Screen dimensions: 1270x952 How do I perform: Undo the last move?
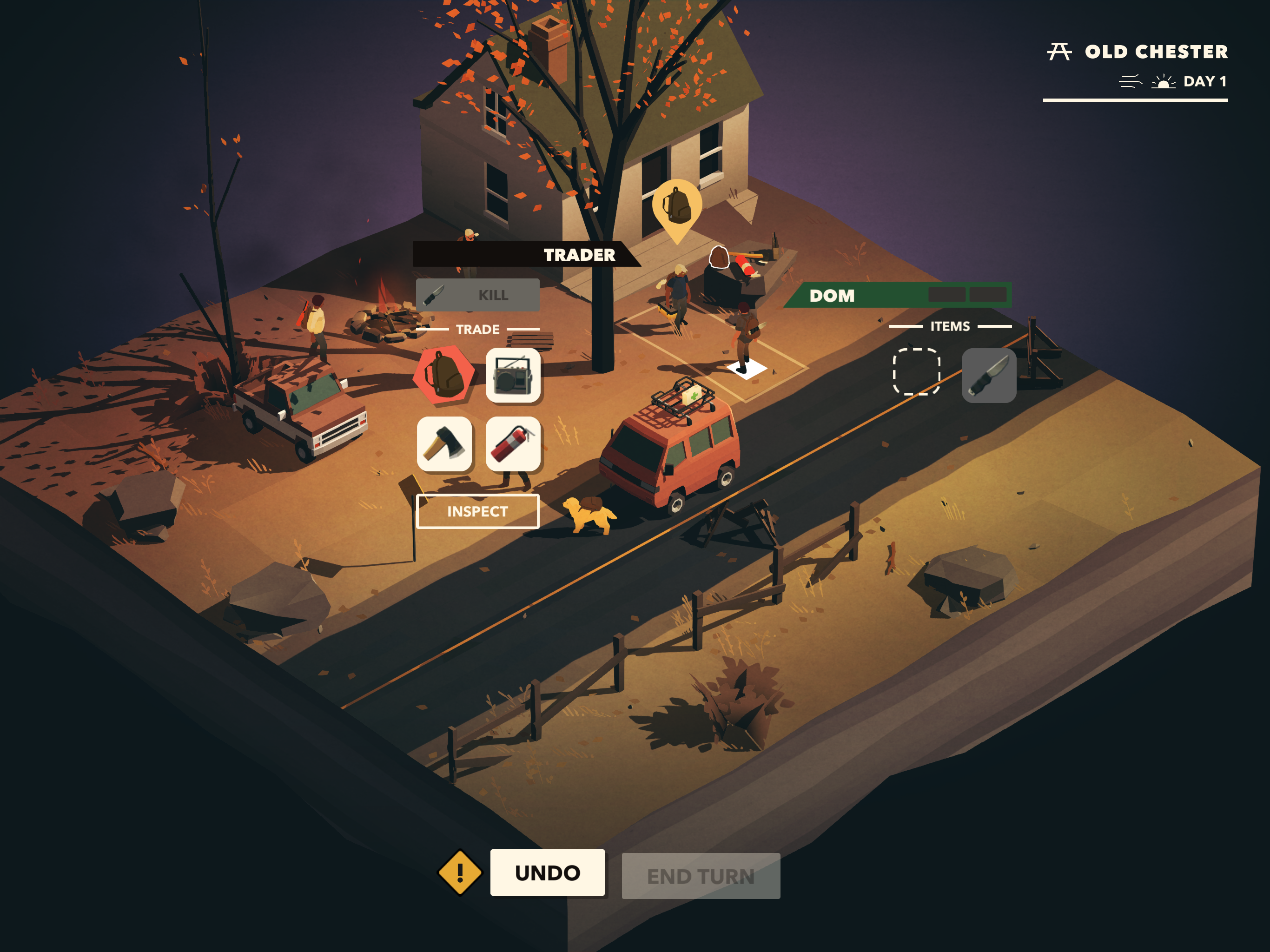[x=547, y=872]
